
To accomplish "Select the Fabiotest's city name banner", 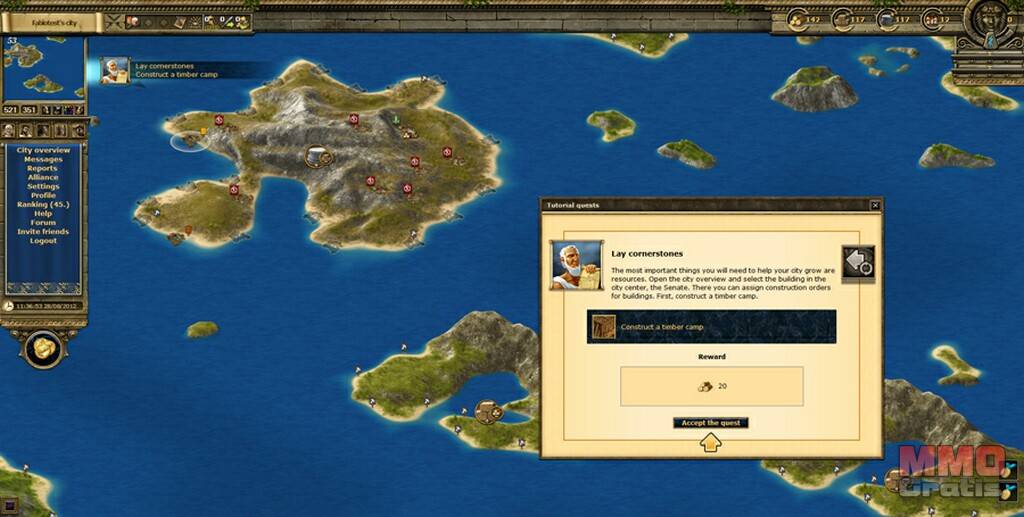I will point(52,21).
